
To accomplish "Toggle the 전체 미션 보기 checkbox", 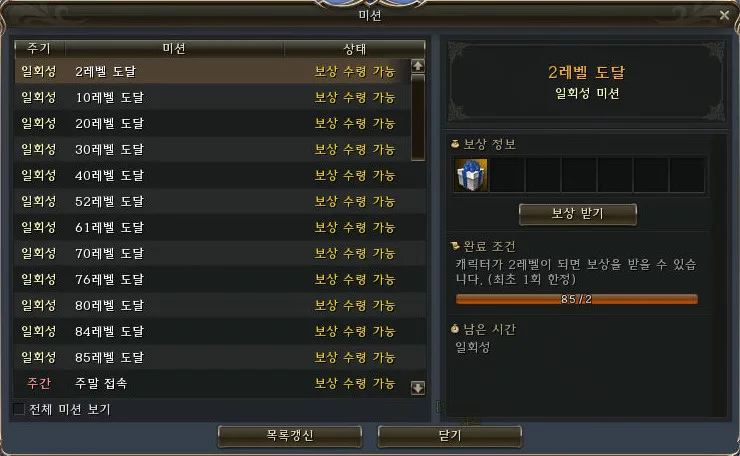I will tap(19, 409).
